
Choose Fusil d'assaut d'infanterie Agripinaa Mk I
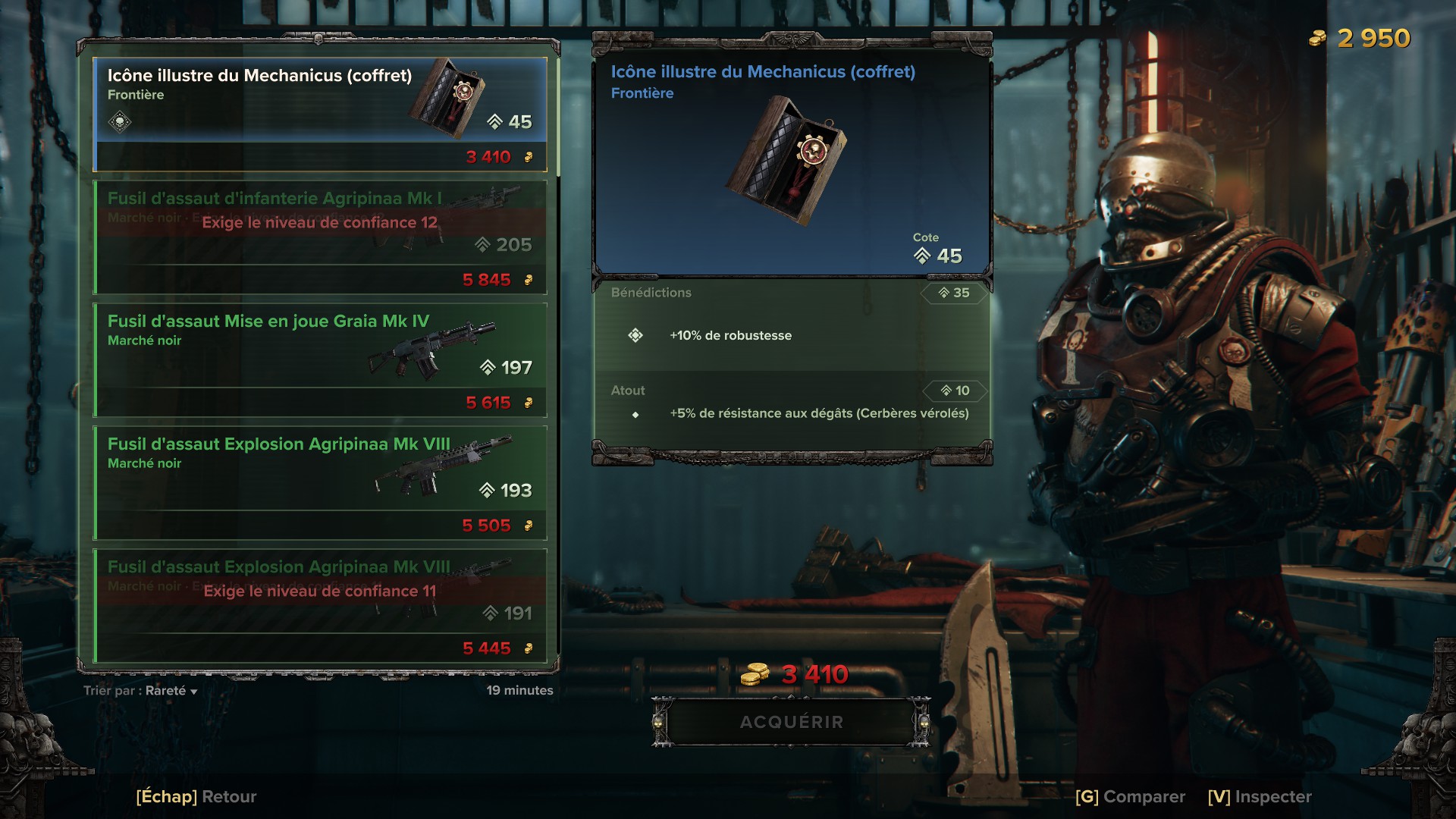pos(320,237)
